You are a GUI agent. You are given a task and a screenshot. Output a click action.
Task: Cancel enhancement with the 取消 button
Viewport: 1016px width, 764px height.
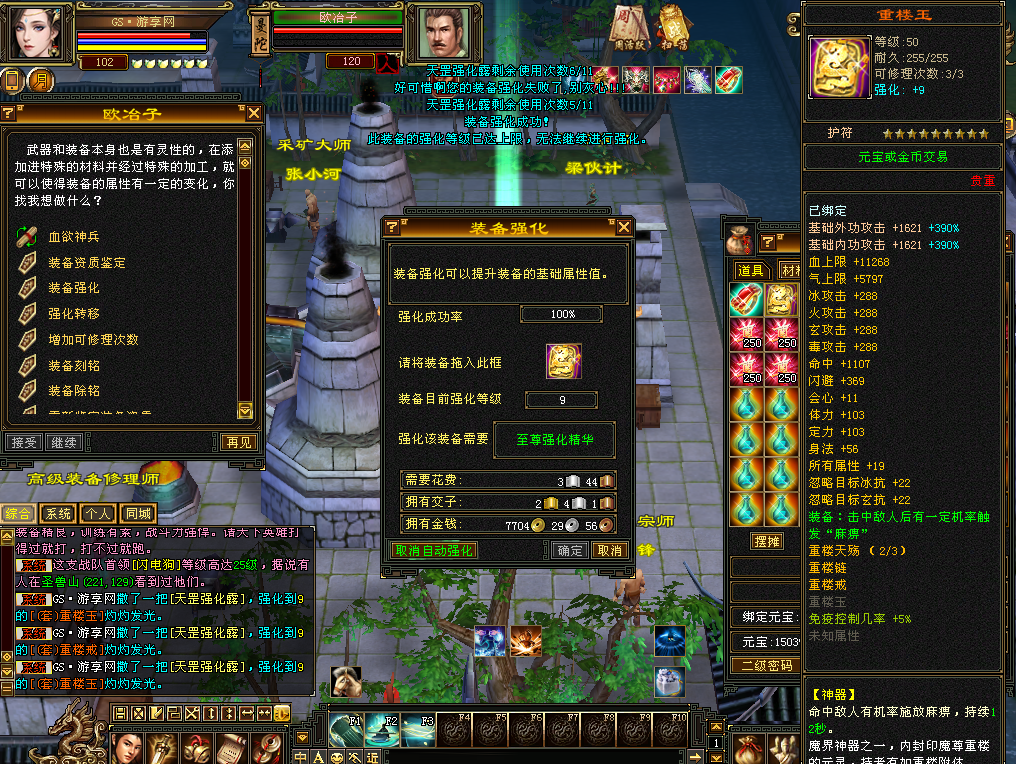click(608, 550)
